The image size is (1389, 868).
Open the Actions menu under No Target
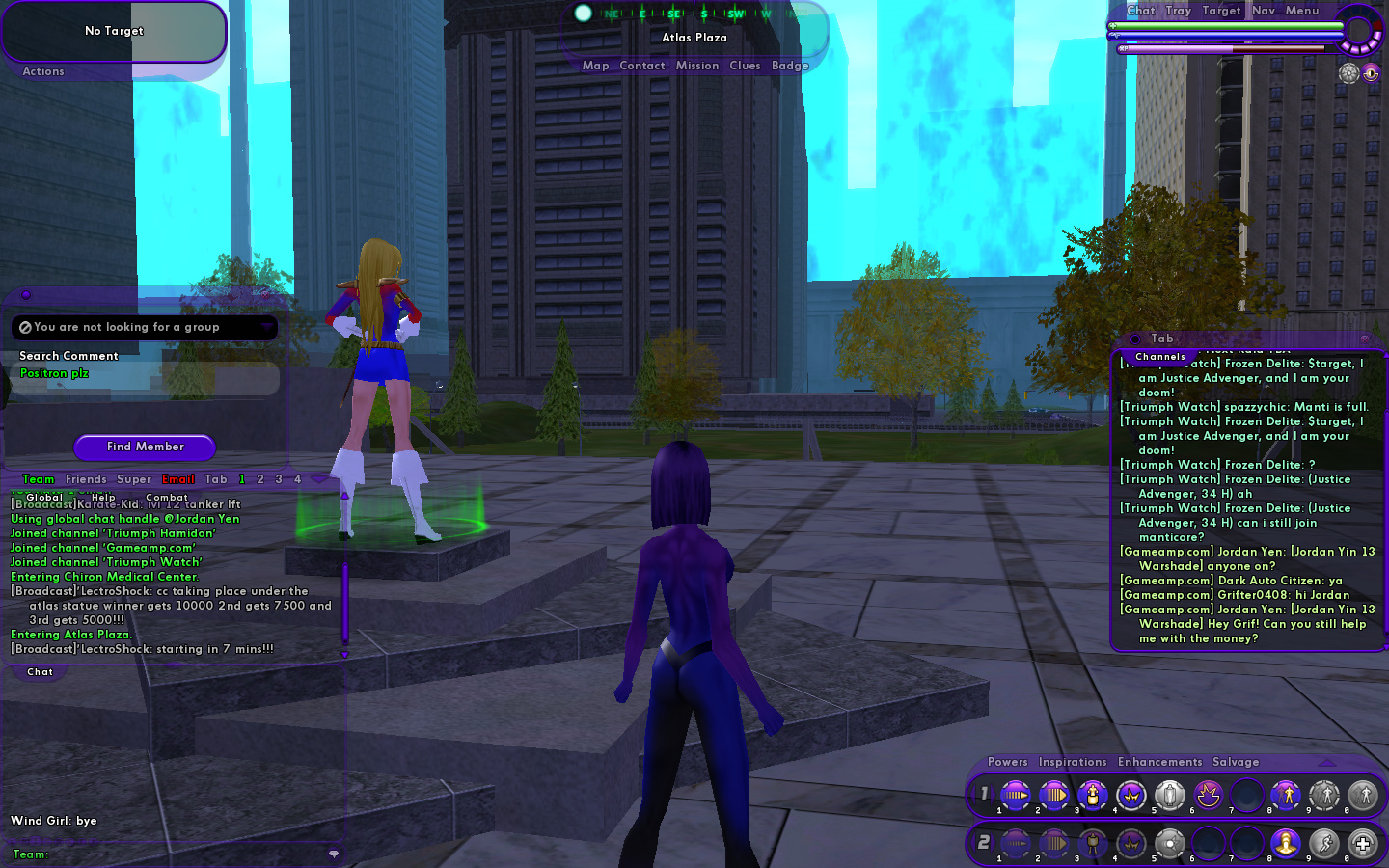(x=43, y=71)
